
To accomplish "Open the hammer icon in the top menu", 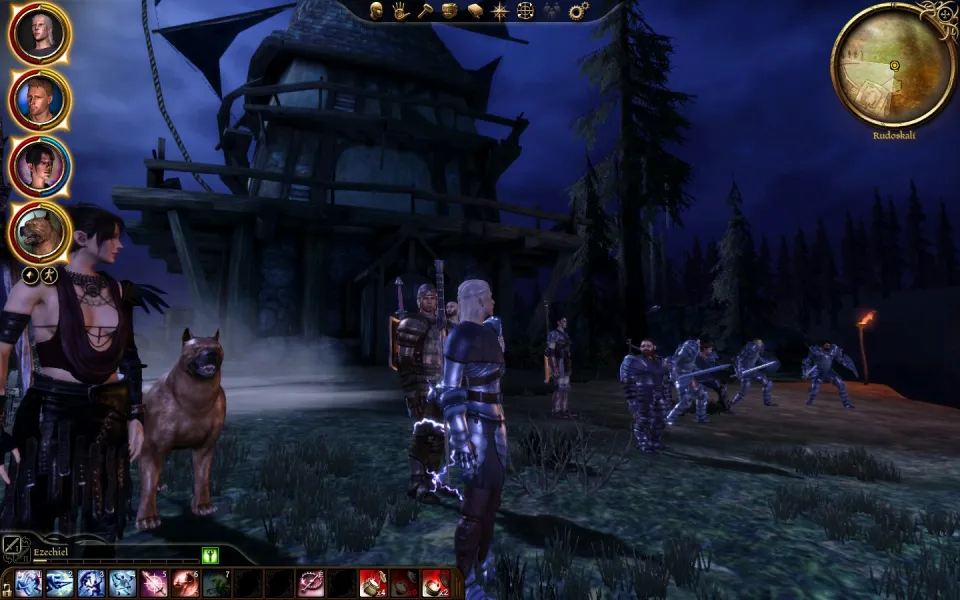I will tap(426, 11).
